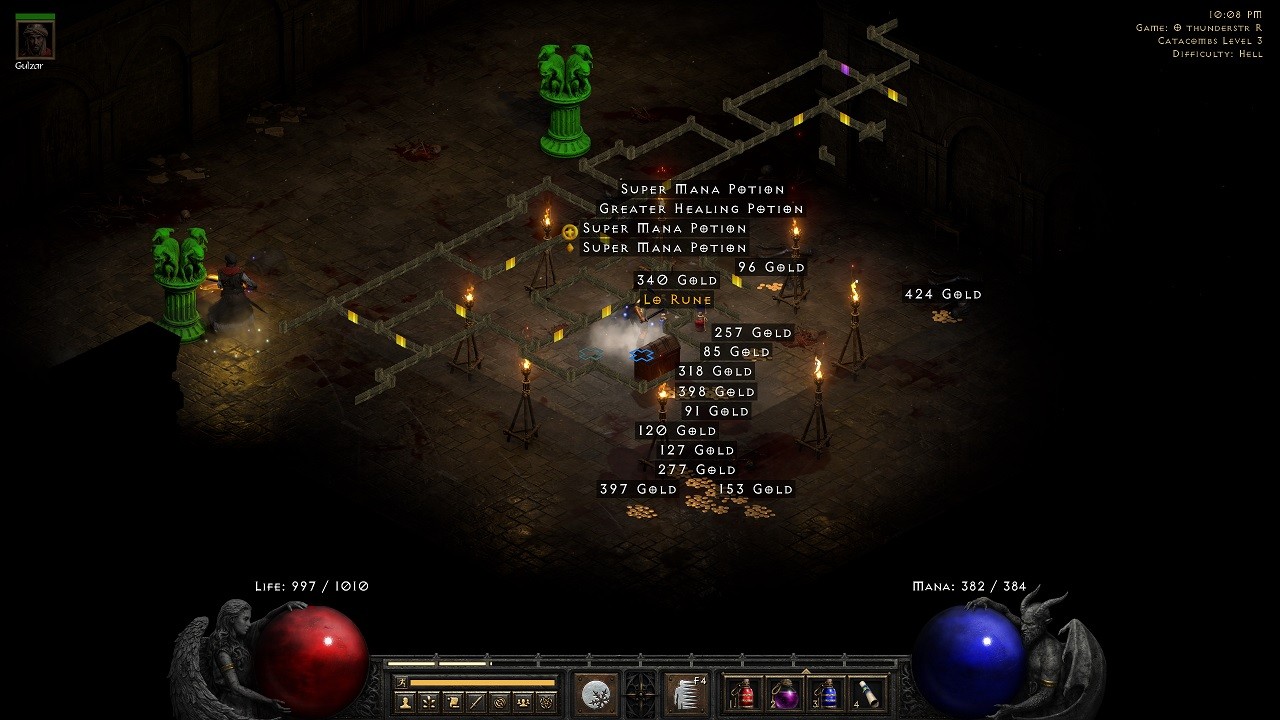
Task: Pick up the Greater Healing Potion label
Action: [x=701, y=209]
